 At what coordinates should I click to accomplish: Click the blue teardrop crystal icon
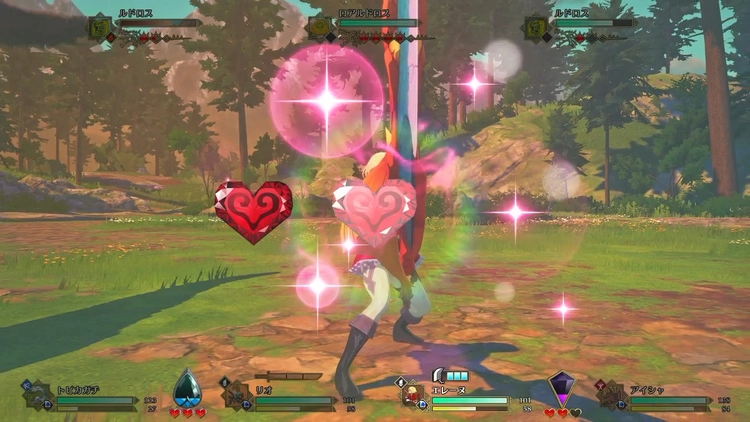pos(187,388)
